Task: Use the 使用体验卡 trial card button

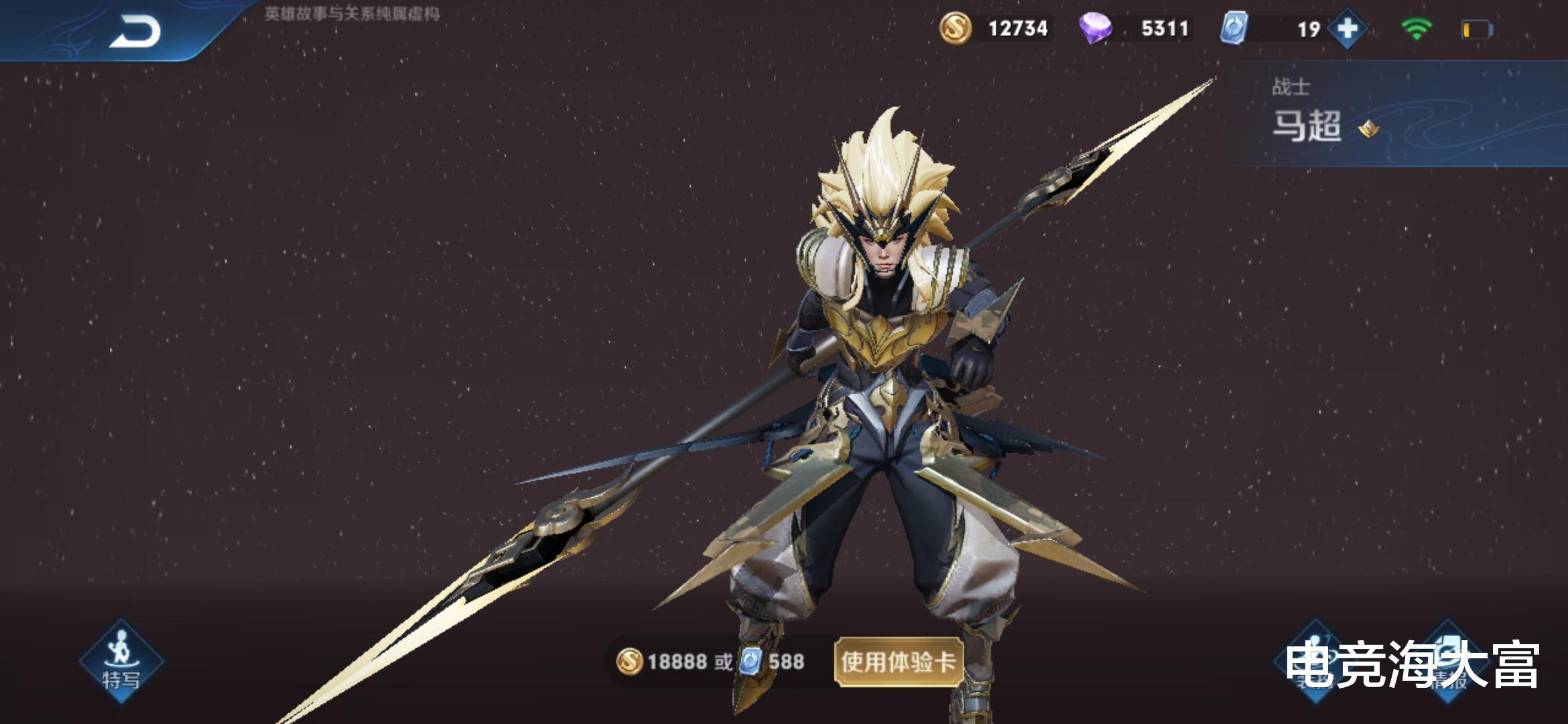Action: click(x=898, y=662)
